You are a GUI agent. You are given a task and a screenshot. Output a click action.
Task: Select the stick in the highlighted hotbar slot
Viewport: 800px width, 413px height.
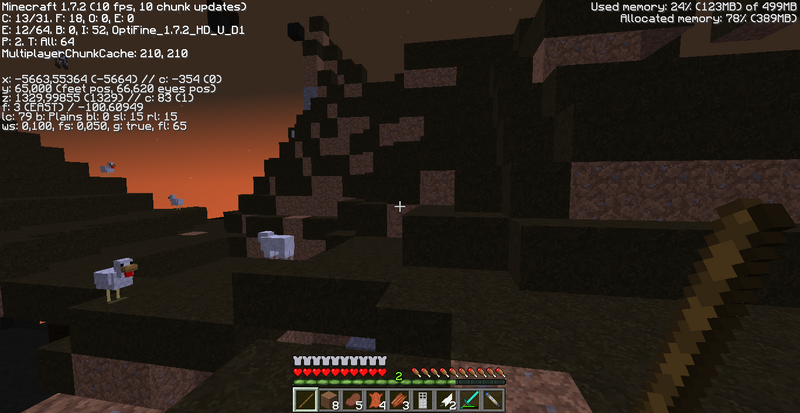(x=304, y=400)
